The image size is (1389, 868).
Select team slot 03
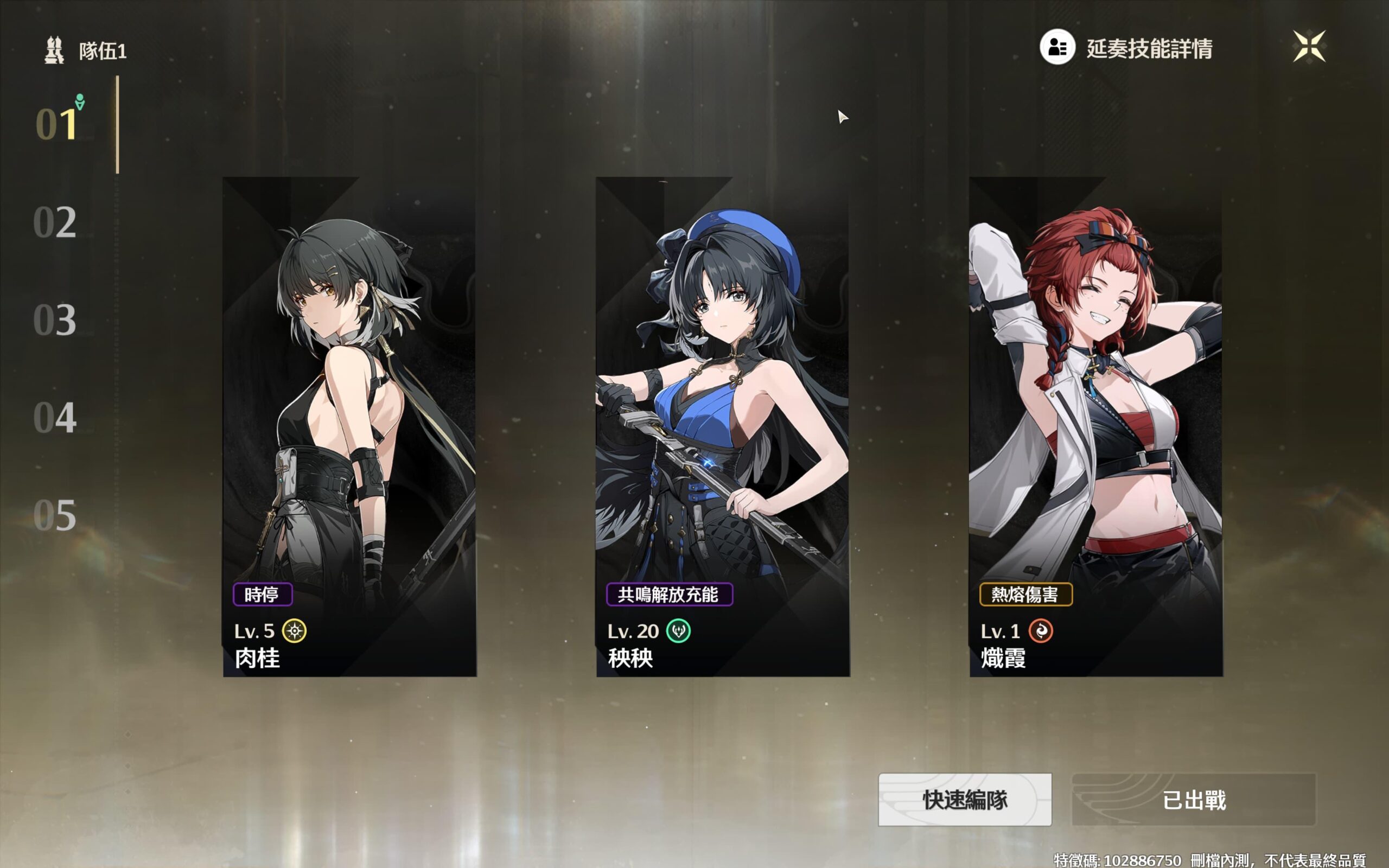pyautogui.click(x=55, y=320)
